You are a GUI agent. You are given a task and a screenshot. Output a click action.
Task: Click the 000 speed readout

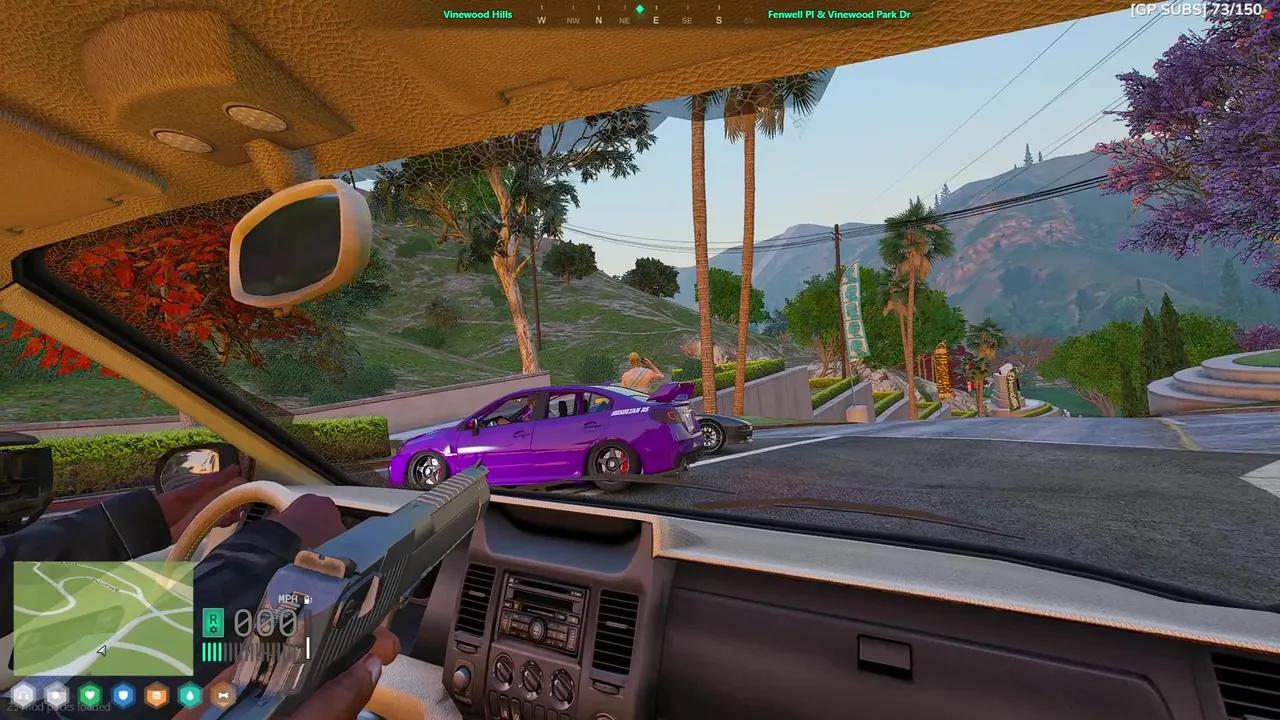pyautogui.click(x=264, y=623)
